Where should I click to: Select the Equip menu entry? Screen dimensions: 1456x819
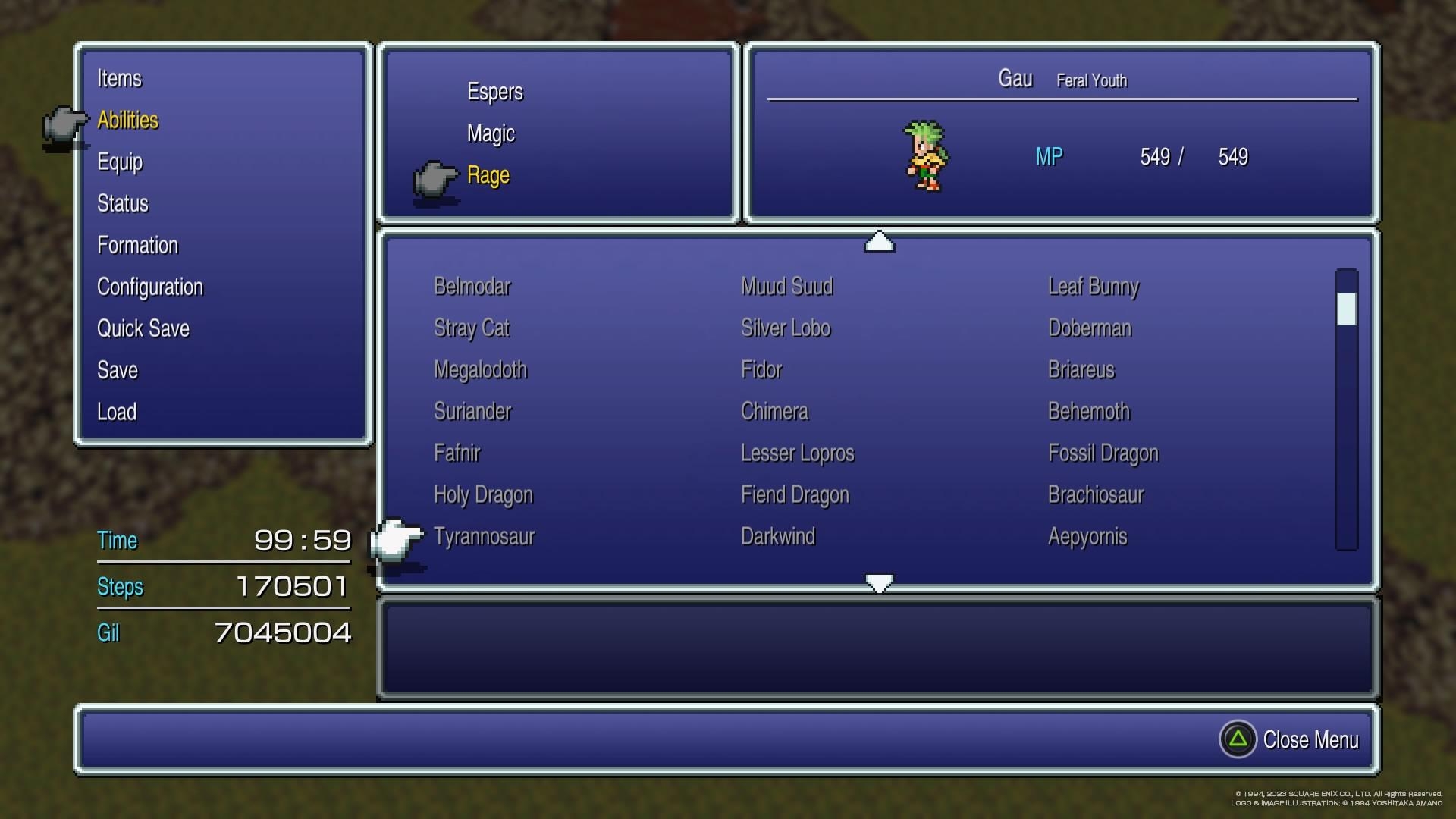pyautogui.click(x=120, y=162)
